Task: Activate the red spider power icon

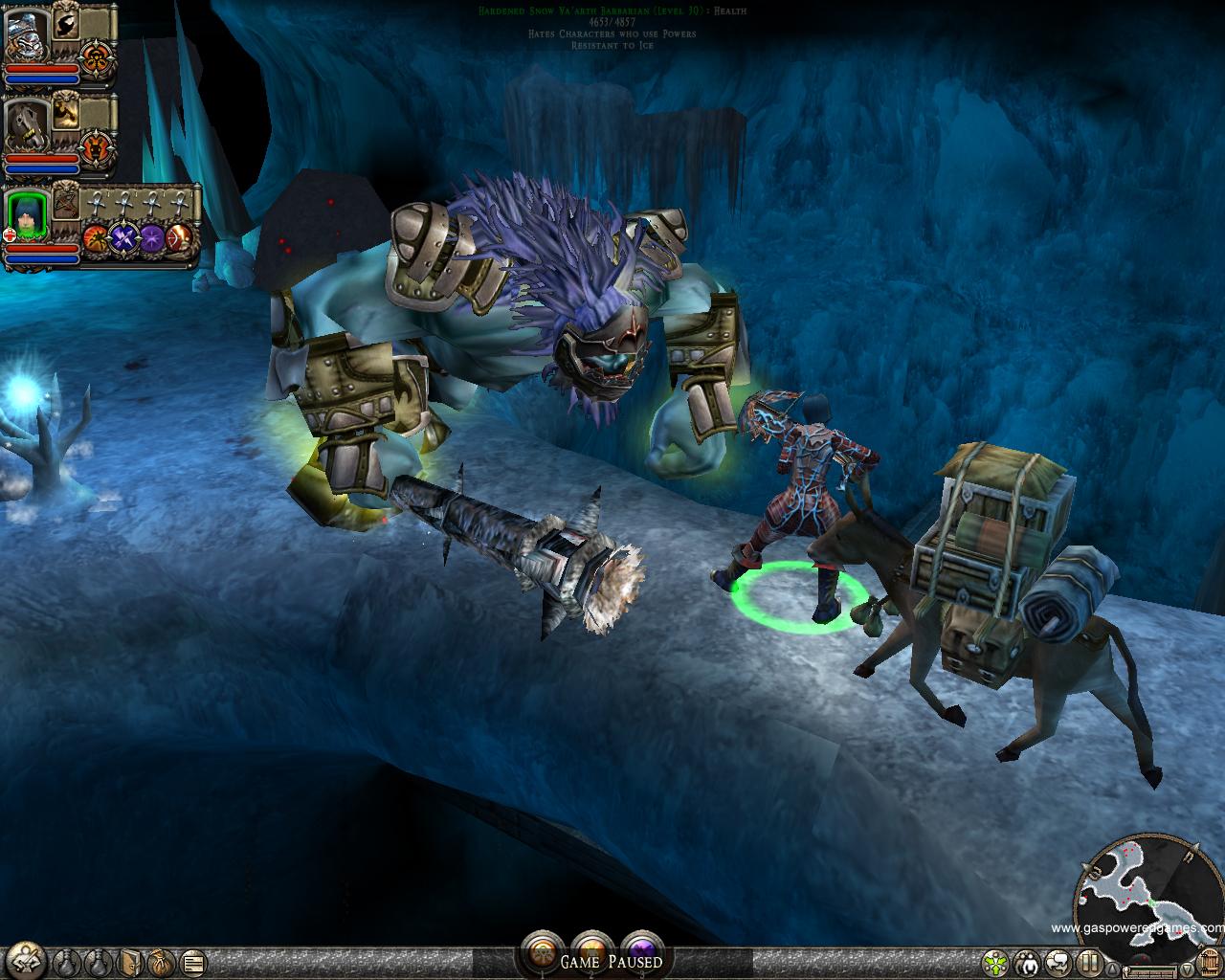Action: point(95,237)
